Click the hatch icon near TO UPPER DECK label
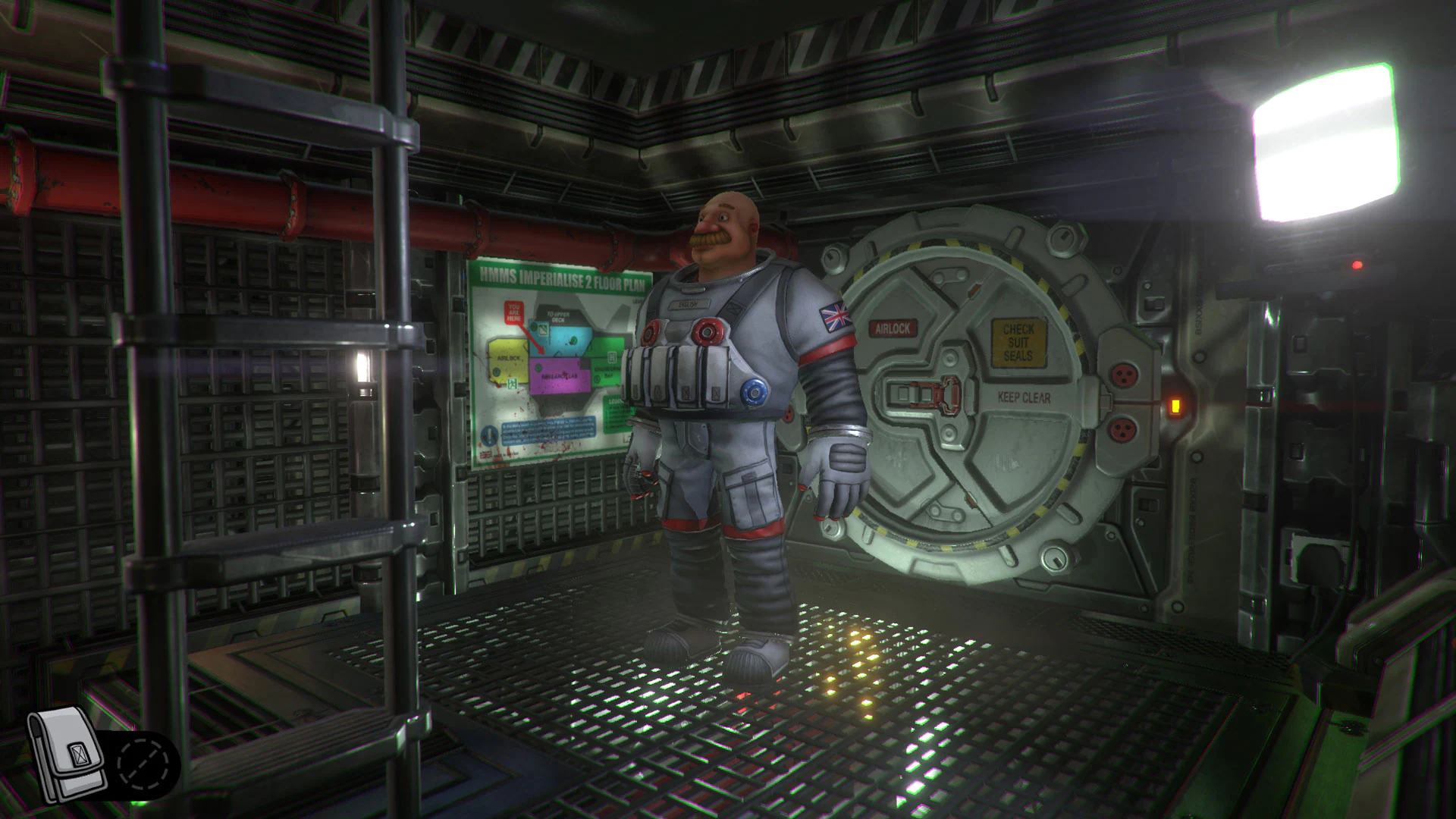Image resolution: width=1456 pixels, height=819 pixels. point(542,328)
